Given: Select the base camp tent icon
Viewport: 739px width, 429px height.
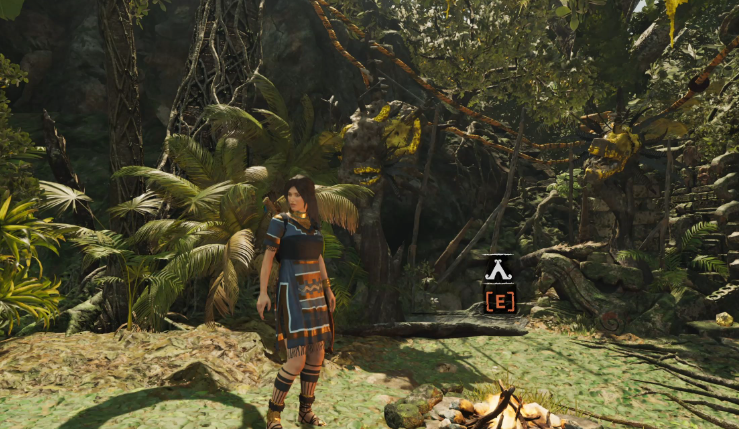Looking at the screenshot, I should (x=498, y=270).
